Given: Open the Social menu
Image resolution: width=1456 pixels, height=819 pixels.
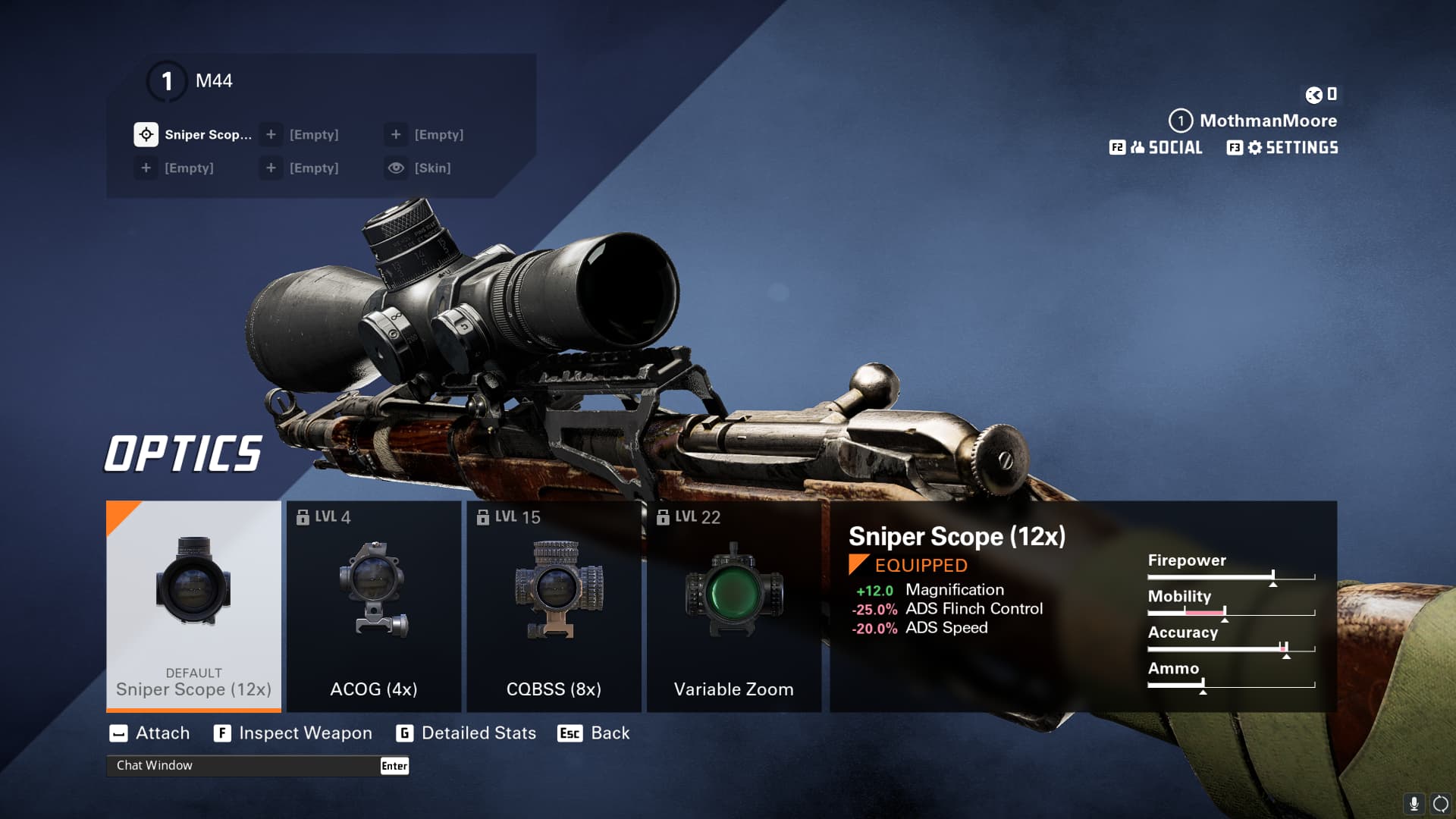Looking at the screenshot, I should point(1156,147).
